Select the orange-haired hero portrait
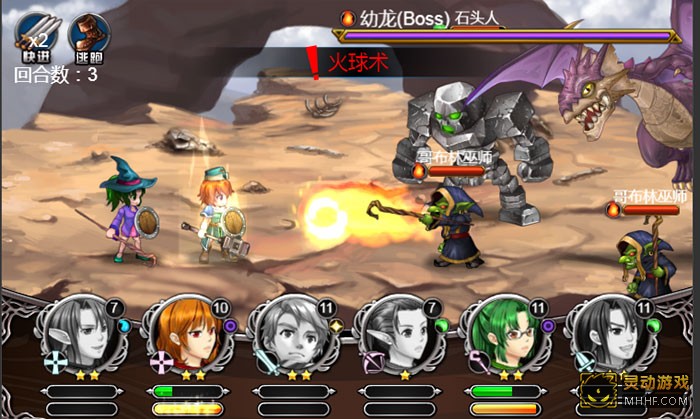 tap(183, 330)
